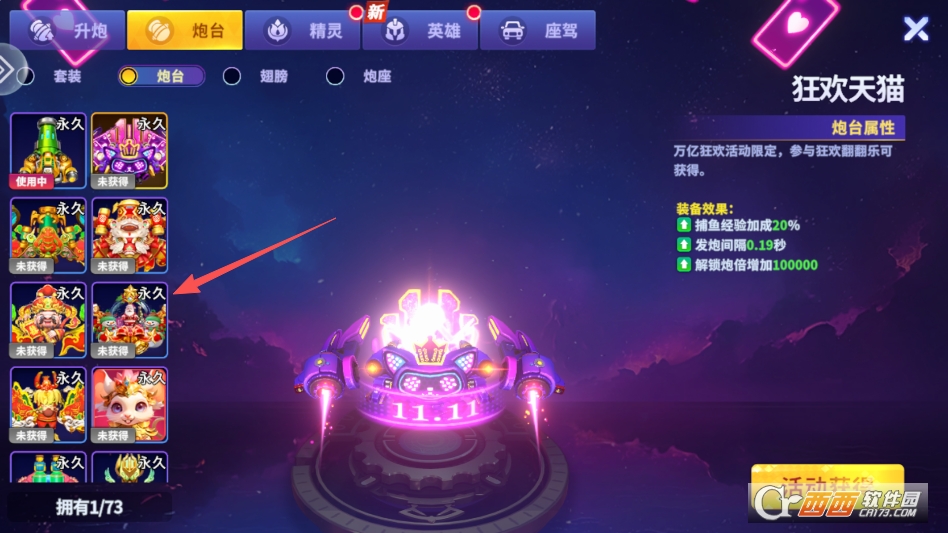Pick the pink rabbit turret thumbnail
This screenshot has width=948, height=533.
tap(129, 404)
